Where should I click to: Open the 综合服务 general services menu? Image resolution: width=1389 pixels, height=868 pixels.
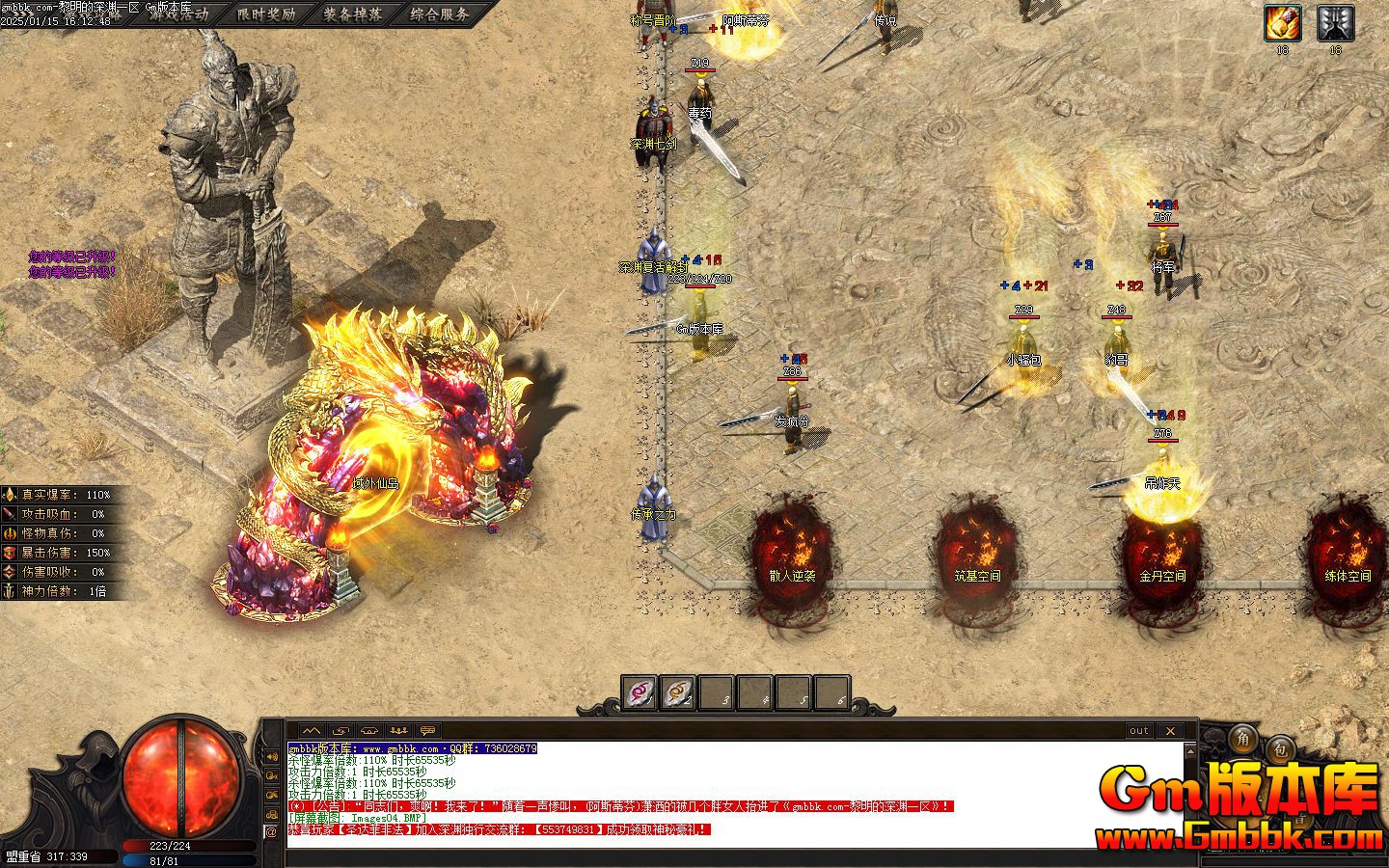coord(440,14)
